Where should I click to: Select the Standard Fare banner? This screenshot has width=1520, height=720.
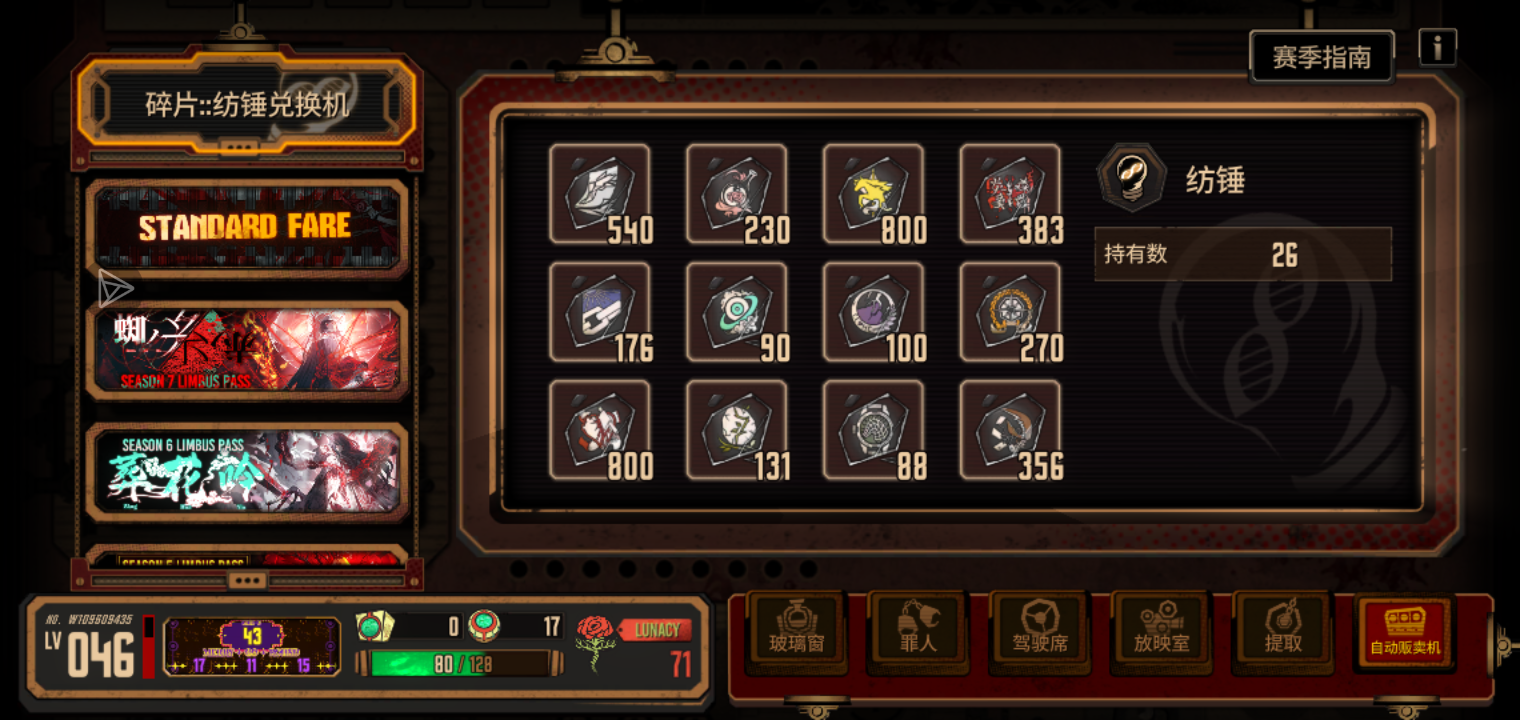pos(246,228)
